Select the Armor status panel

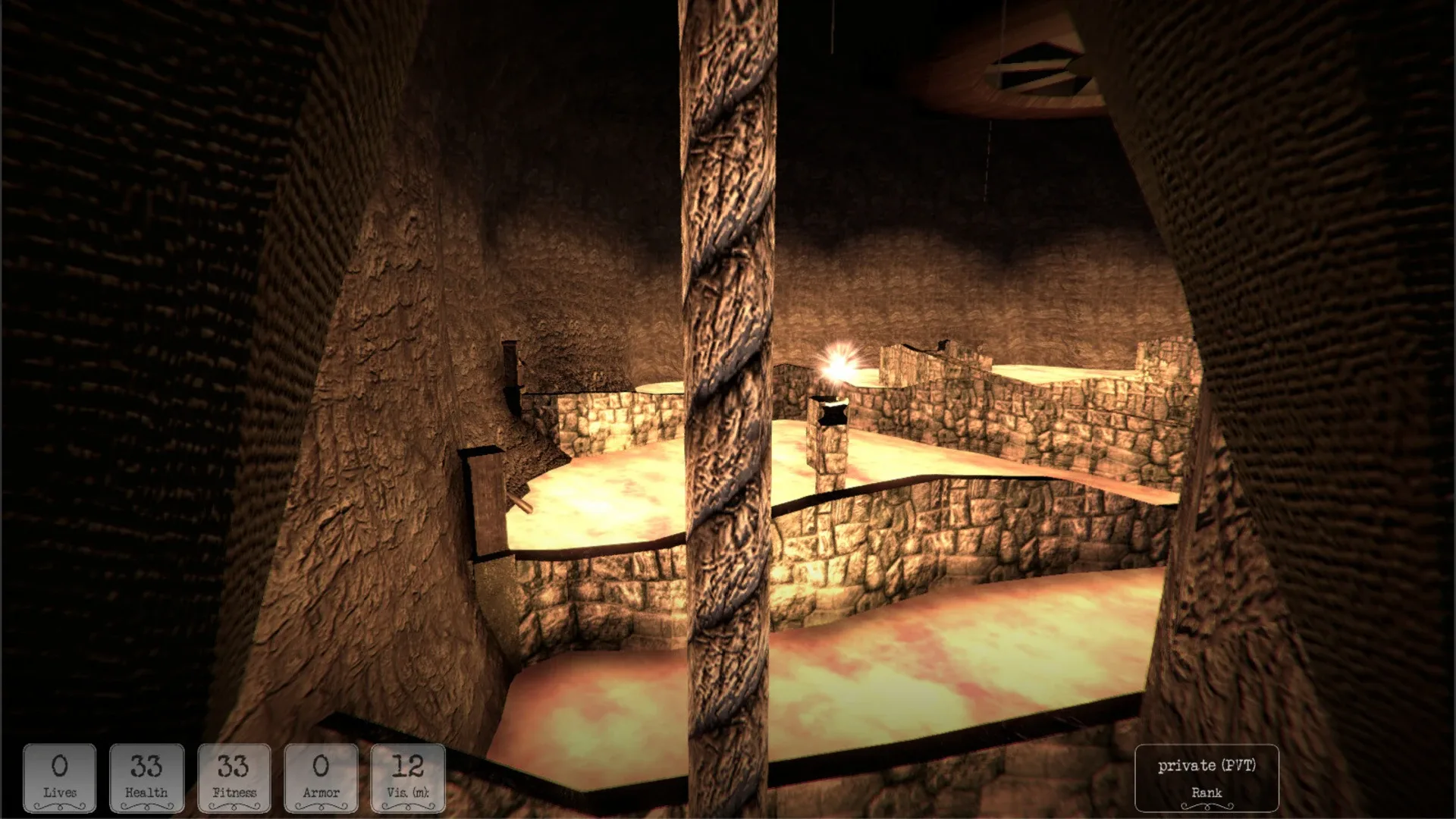pyautogui.click(x=322, y=777)
